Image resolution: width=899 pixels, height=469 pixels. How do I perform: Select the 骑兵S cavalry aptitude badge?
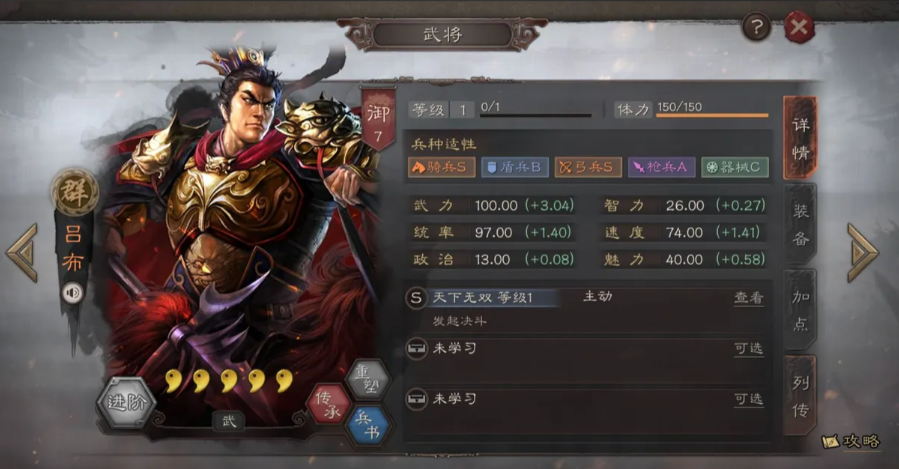pyautogui.click(x=441, y=167)
